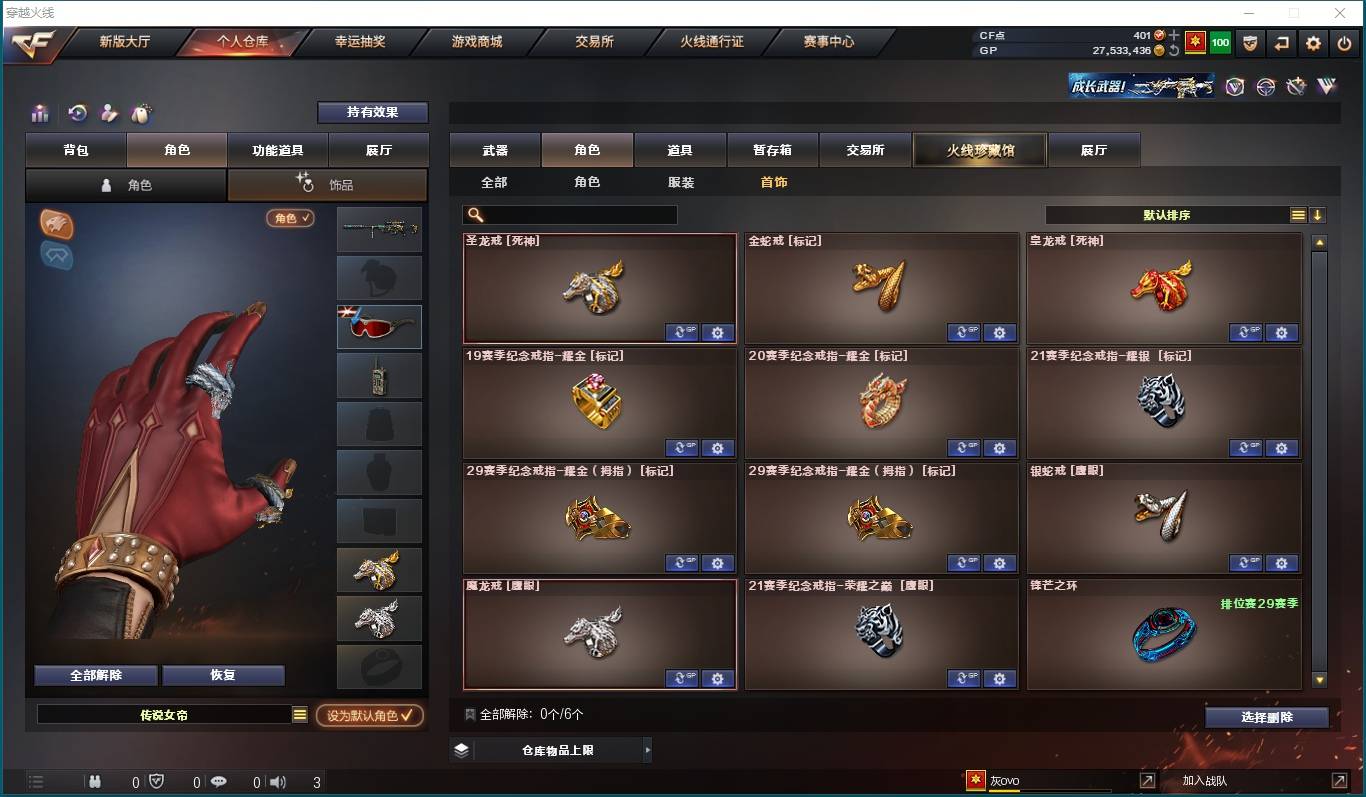Click the GP toggle on 圣龙戒 item card
Screen dimensions: 1366x797
click(682, 332)
